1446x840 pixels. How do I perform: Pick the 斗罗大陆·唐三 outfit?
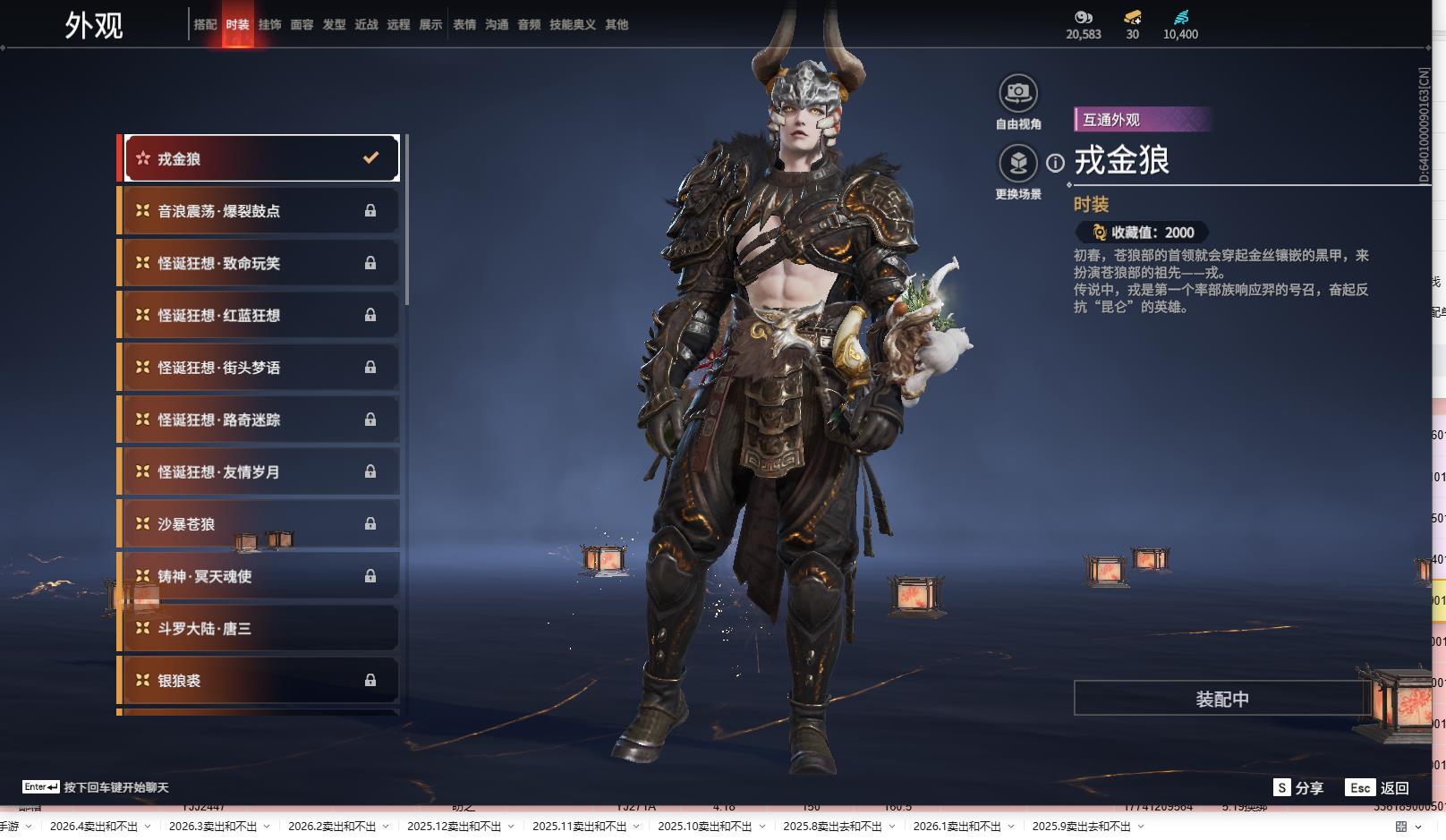pyautogui.click(x=260, y=629)
